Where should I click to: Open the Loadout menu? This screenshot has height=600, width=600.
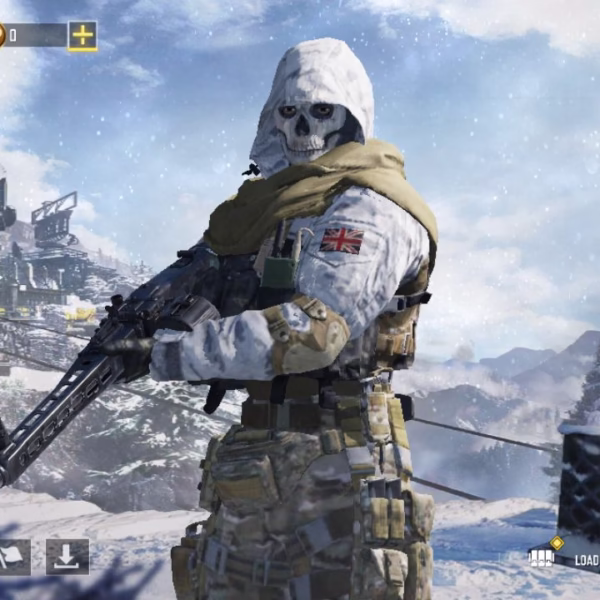pos(568,558)
